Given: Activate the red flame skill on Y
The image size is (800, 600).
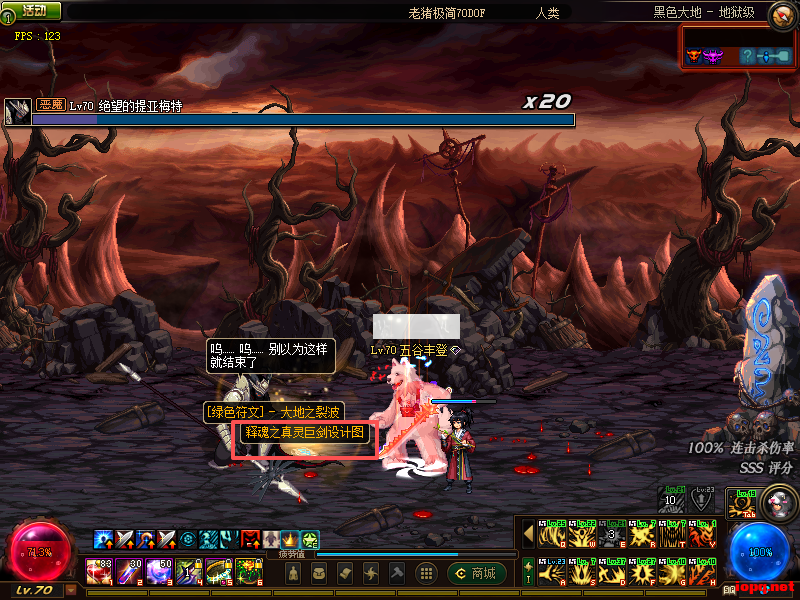Looking at the screenshot, I should (x=700, y=536).
